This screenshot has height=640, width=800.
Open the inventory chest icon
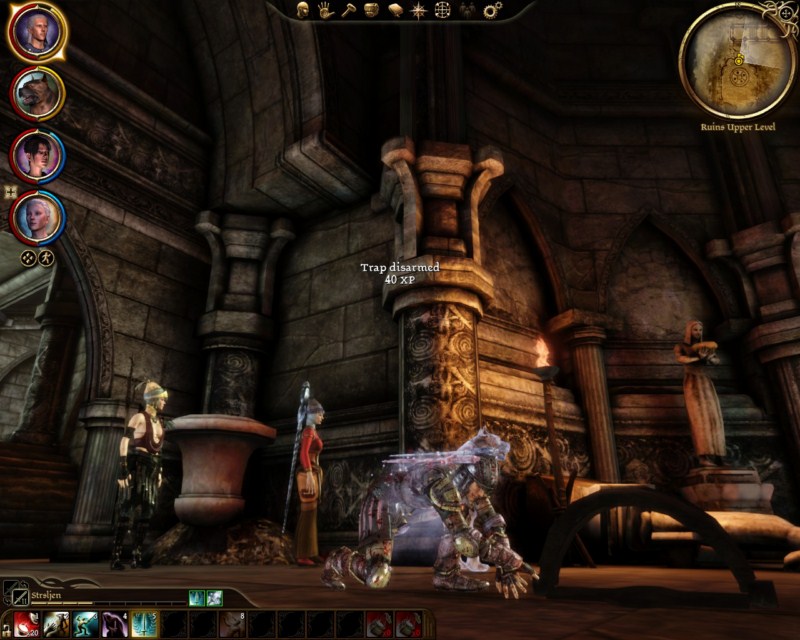click(371, 10)
